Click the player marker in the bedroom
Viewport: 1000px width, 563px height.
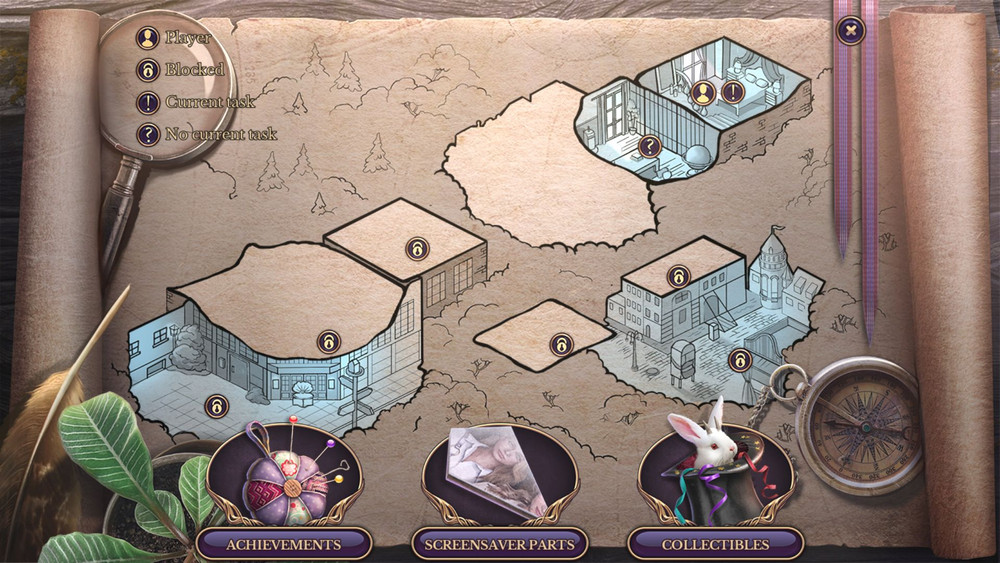point(704,93)
